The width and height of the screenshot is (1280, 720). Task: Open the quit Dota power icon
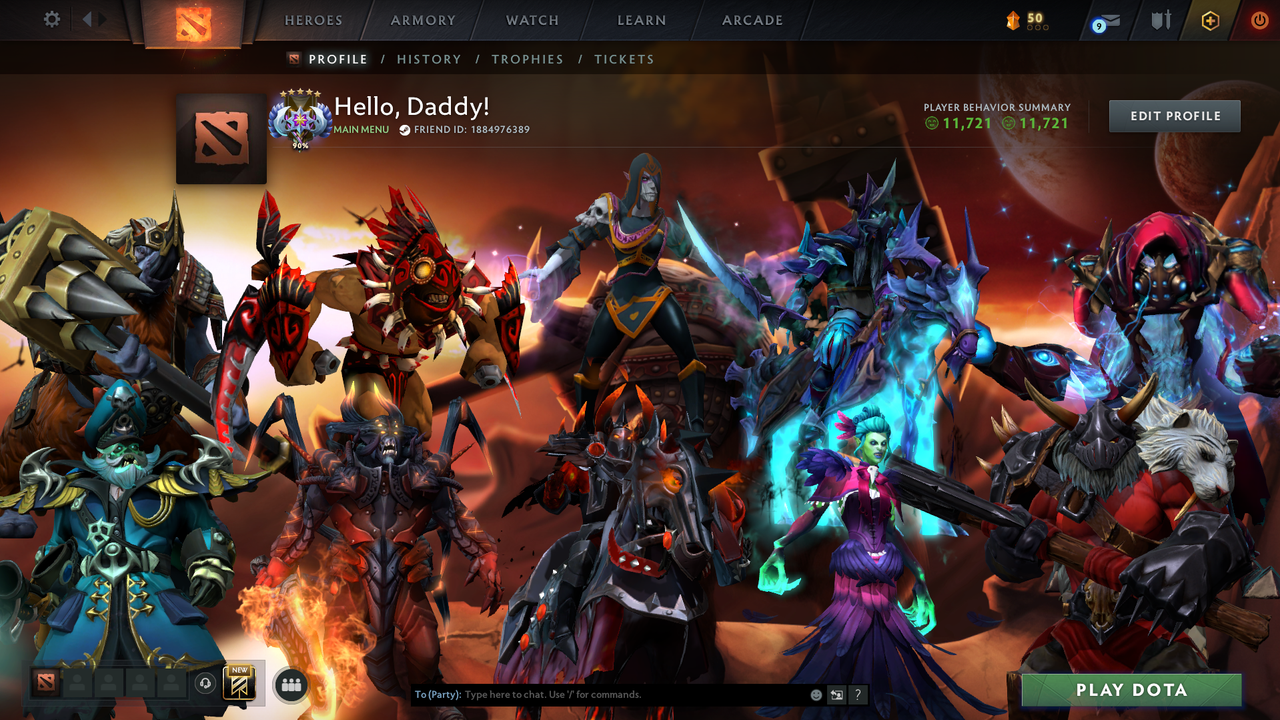(x=1258, y=19)
